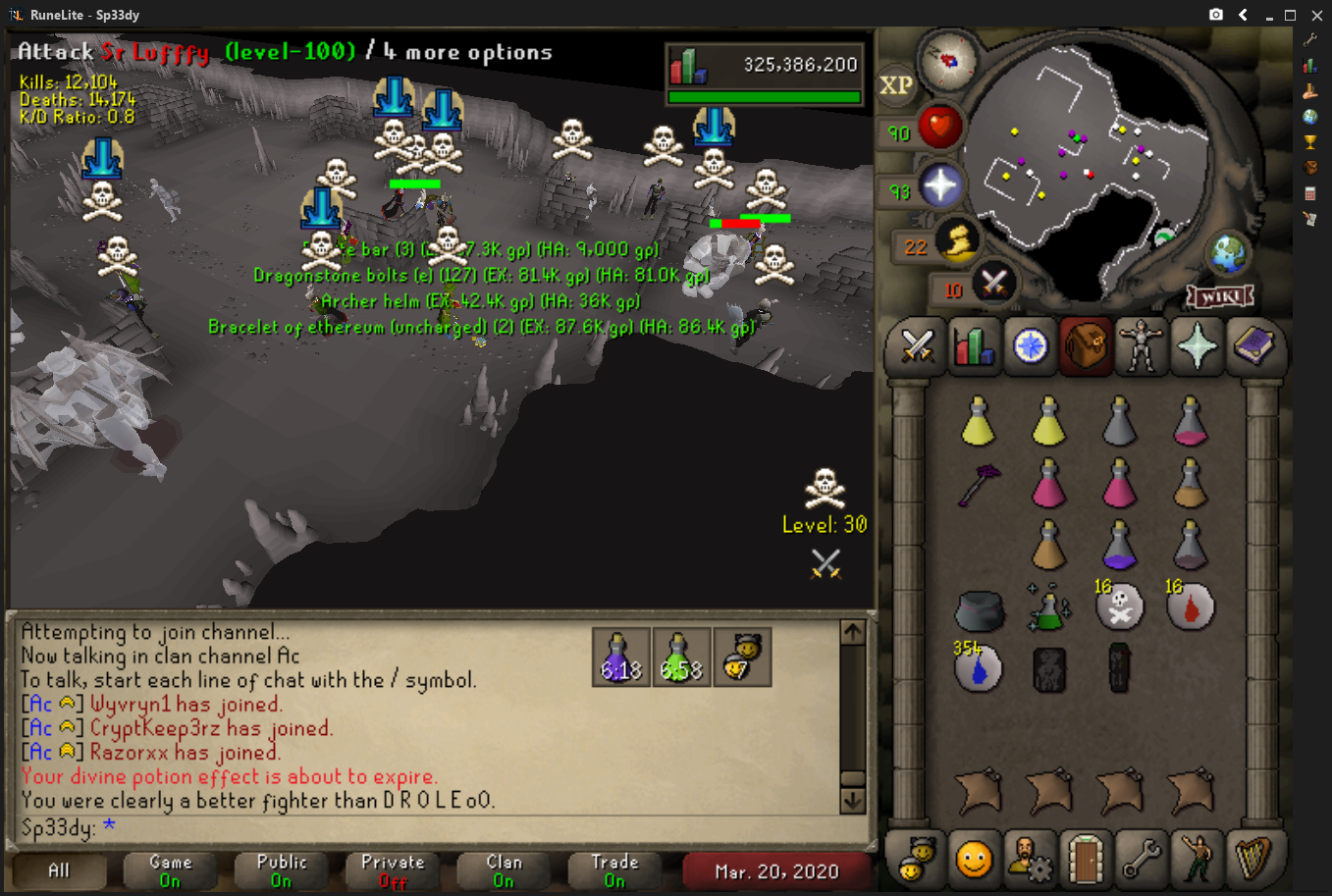Image resolution: width=1332 pixels, height=896 pixels.
Task: Toggle run with the energy orb
Action: [x=957, y=241]
